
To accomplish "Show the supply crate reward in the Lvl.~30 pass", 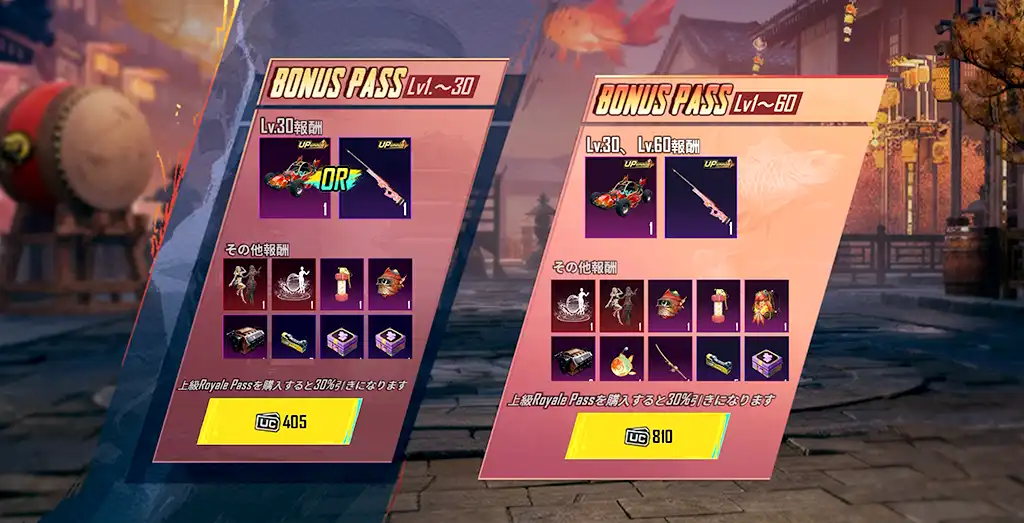I will point(244,337).
